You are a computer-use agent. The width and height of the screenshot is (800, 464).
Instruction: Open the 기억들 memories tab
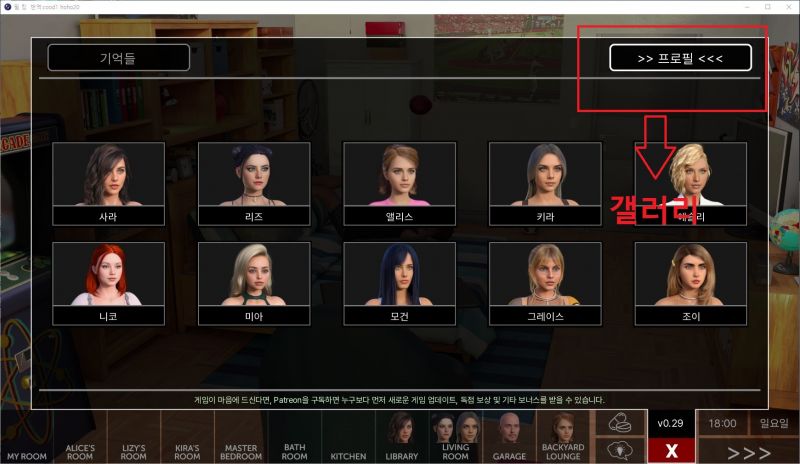[118, 58]
